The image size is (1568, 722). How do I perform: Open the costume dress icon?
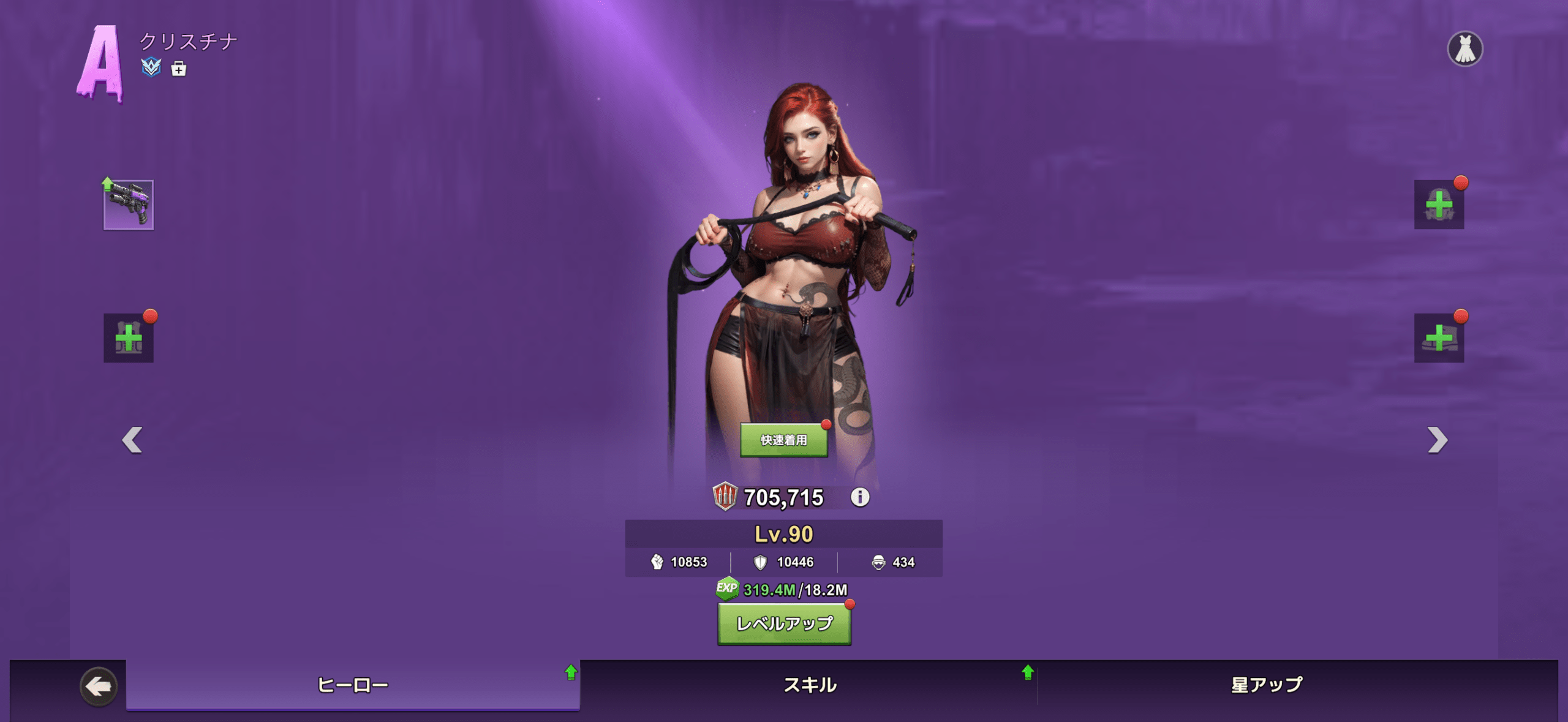point(1464,49)
